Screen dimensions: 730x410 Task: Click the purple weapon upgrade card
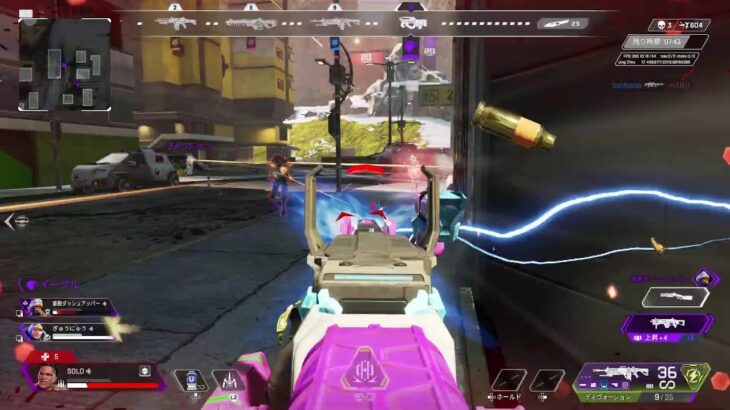click(x=666, y=323)
